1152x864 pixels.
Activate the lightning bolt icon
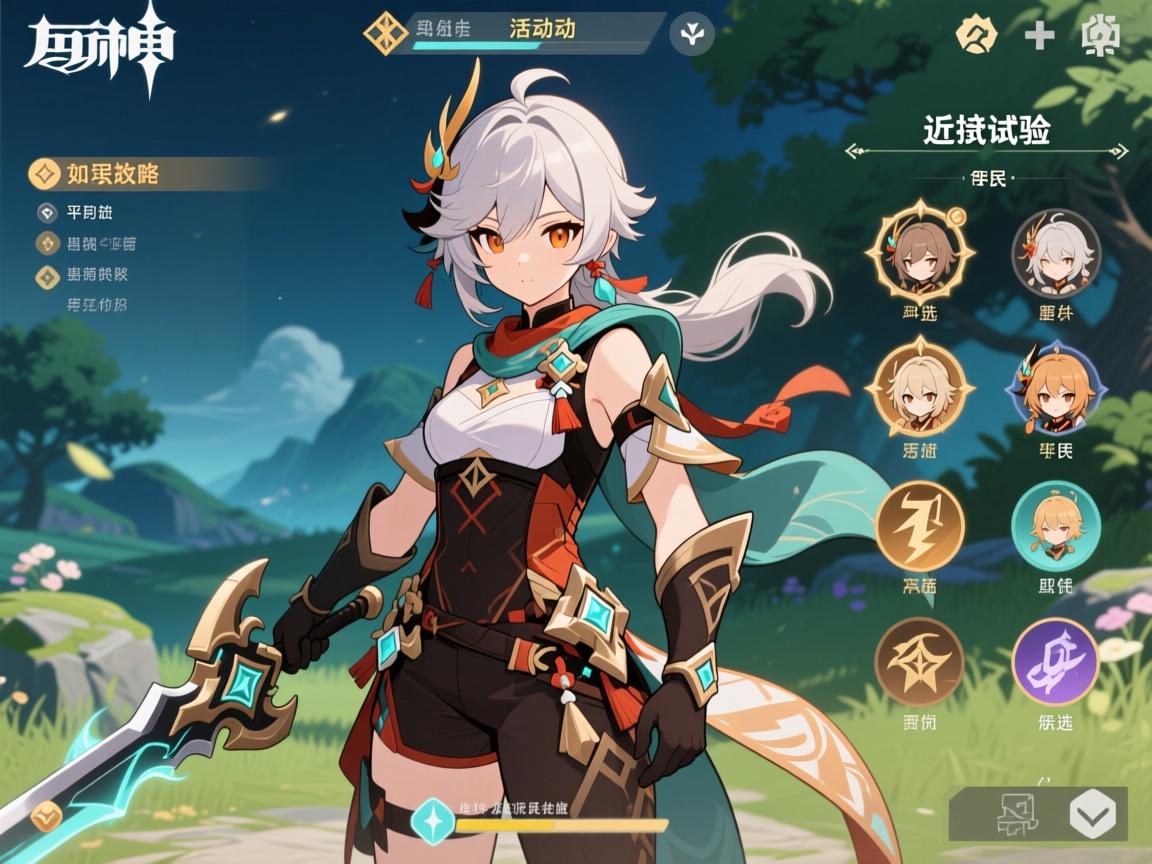click(x=919, y=525)
